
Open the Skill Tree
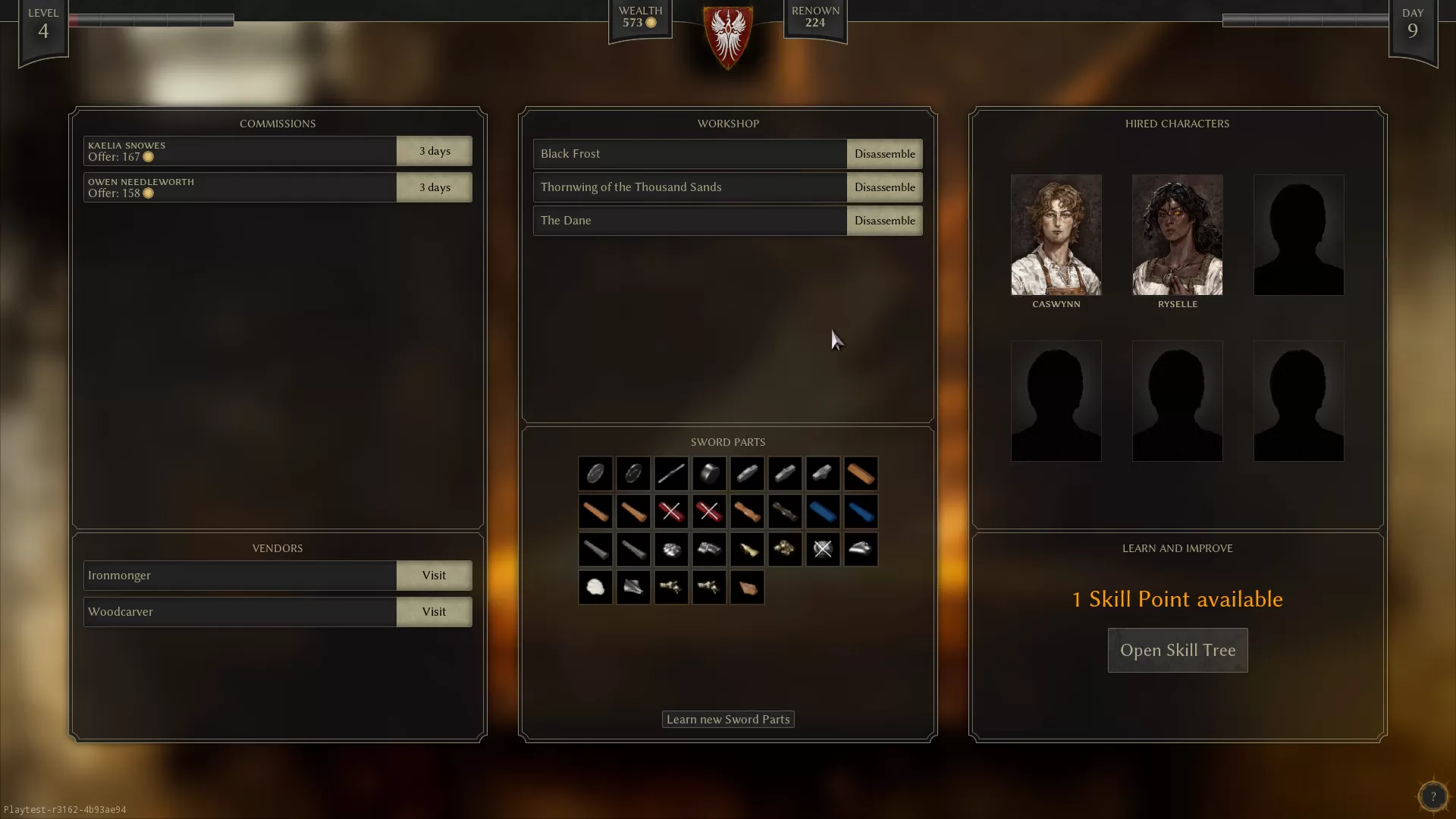click(1177, 650)
